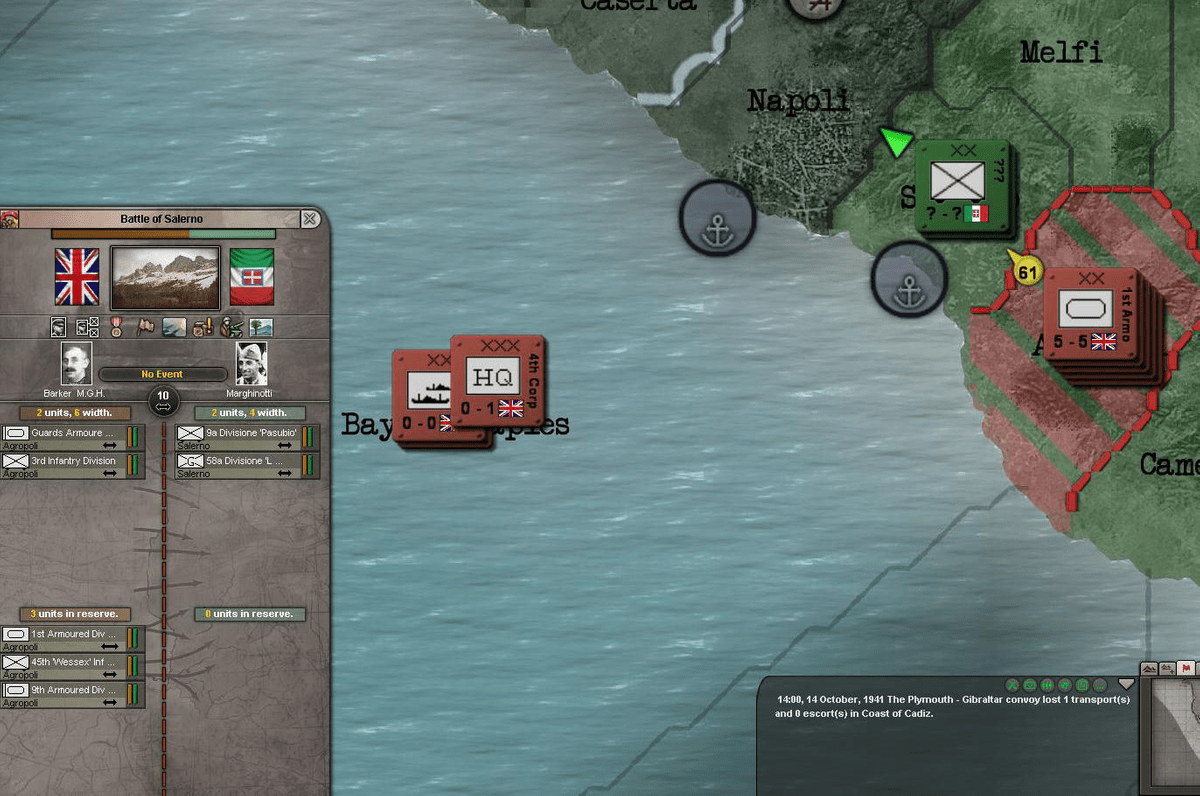Select 45th 'Wessex' Infantry reserve unit

[73, 666]
